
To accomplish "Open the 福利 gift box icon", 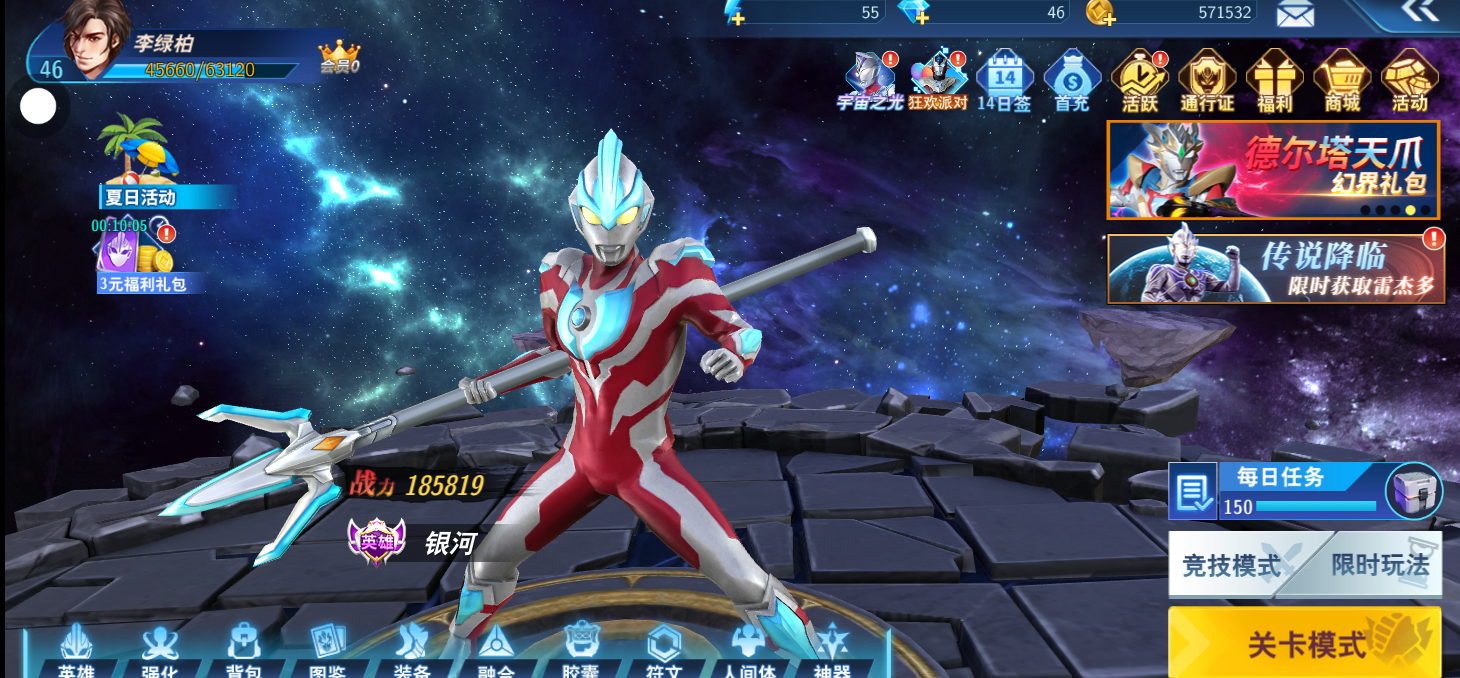I will pyautogui.click(x=1275, y=80).
